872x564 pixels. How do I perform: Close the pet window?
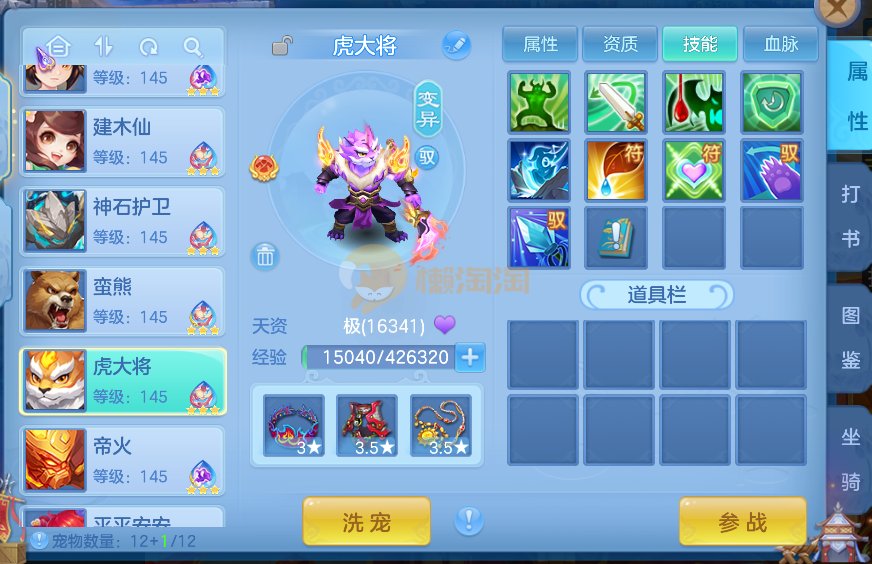click(x=838, y=12)
